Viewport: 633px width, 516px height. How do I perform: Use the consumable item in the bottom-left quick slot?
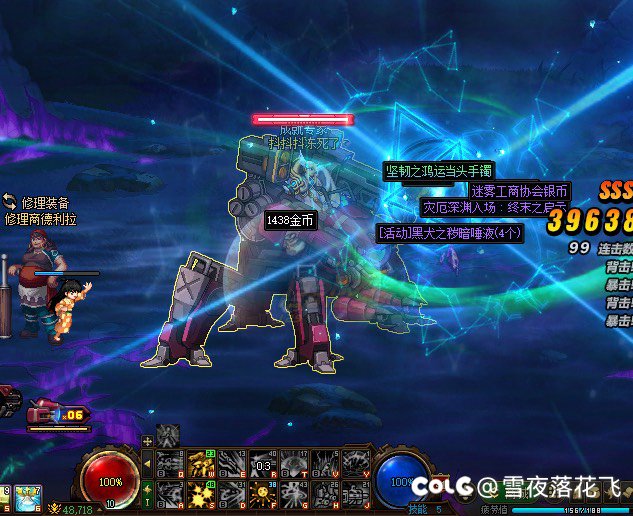27,495
